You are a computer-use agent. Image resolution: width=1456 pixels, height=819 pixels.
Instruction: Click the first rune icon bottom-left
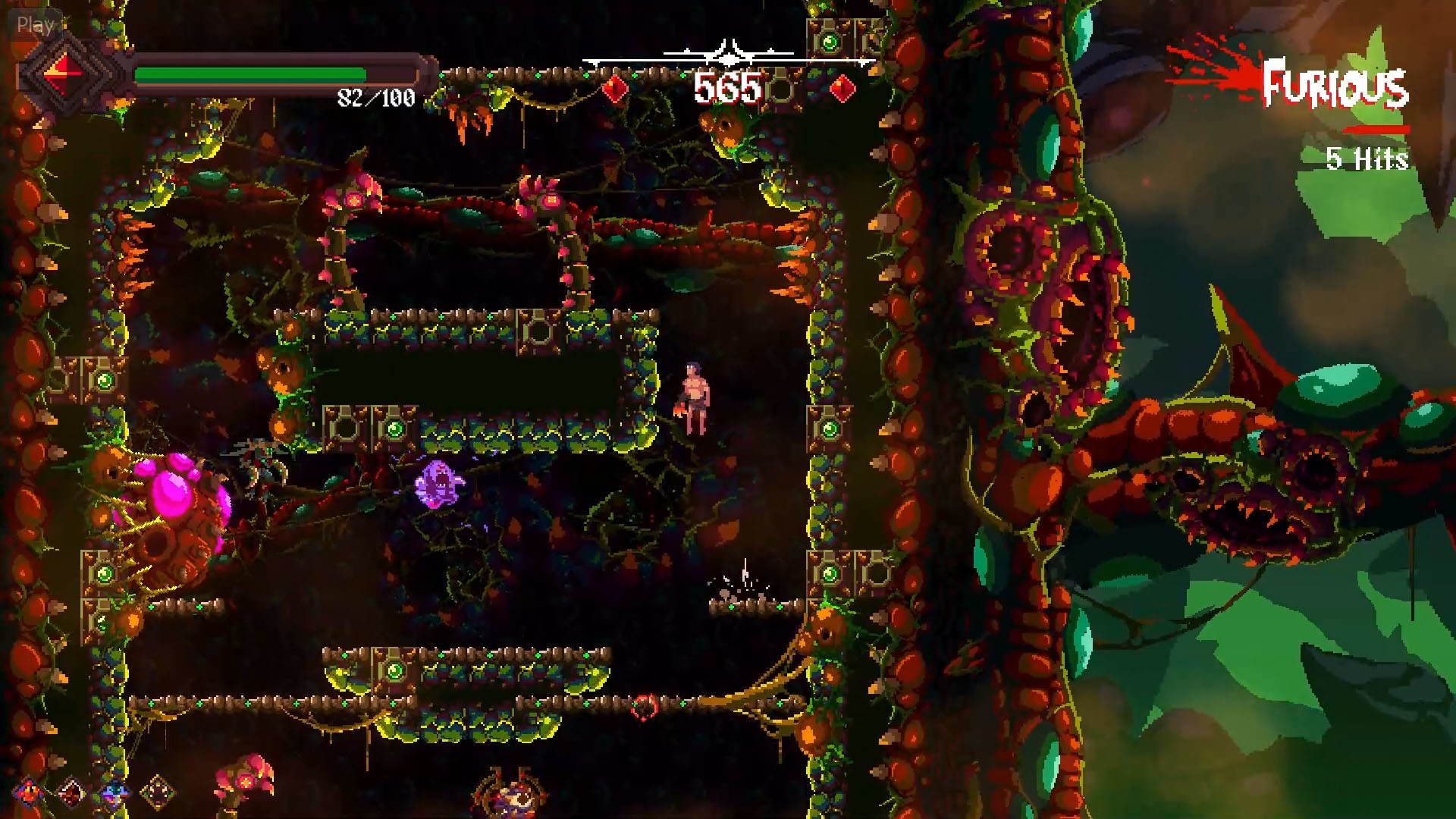[x=28, y=792]
